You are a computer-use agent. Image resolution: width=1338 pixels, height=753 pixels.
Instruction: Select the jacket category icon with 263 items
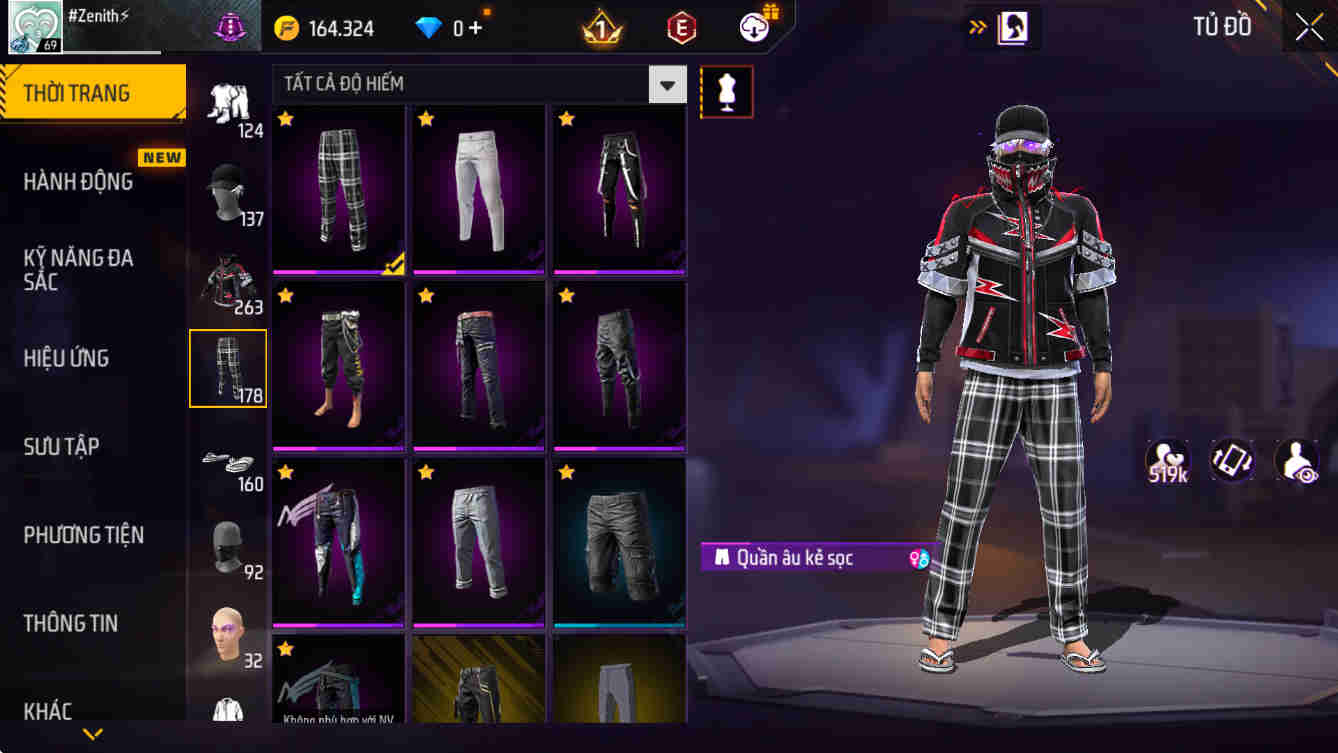pos(228,278)
